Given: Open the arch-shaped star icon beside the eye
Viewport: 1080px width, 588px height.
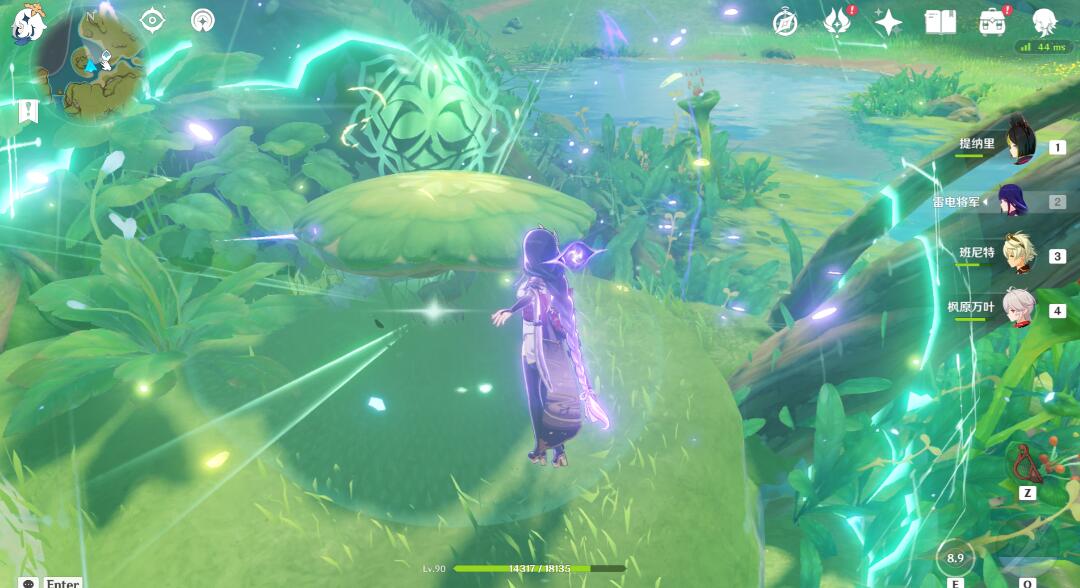Looking at the screenshot, I should tap(203, 20).
